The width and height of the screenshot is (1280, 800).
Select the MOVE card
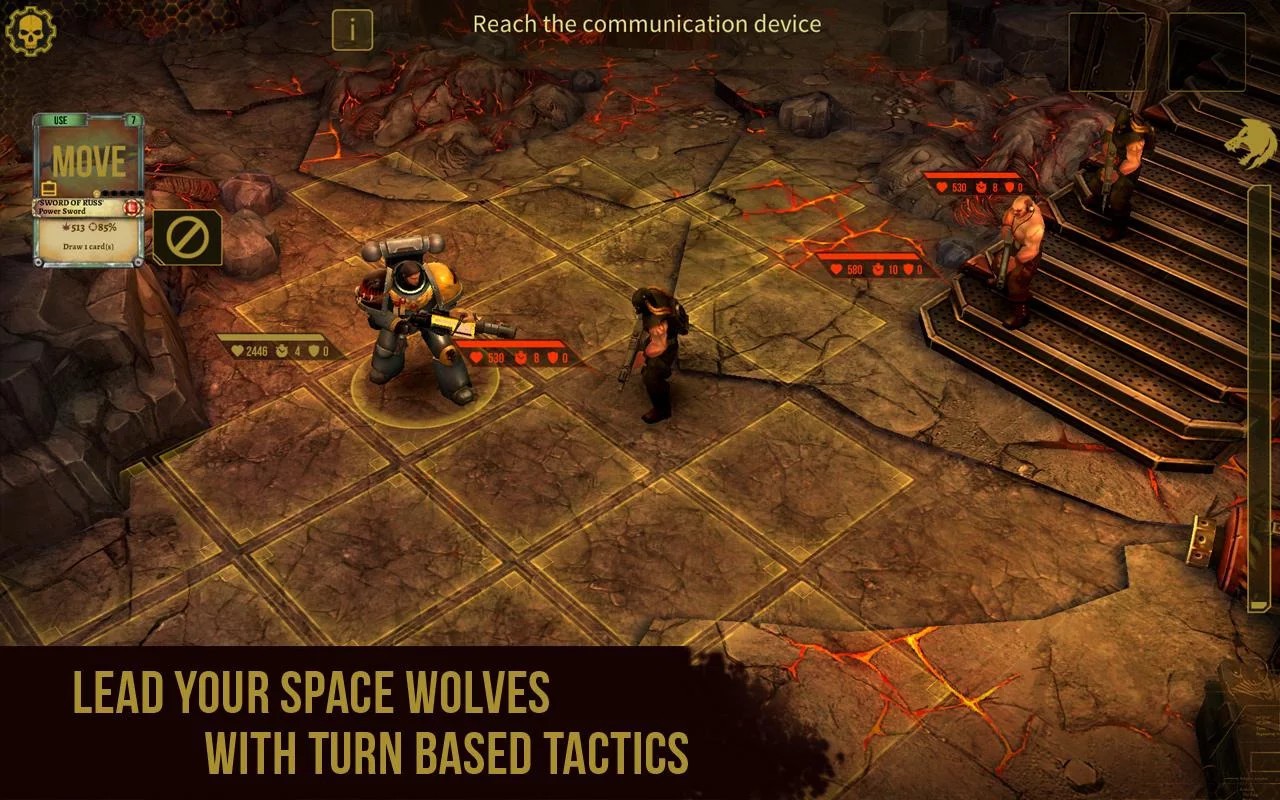click(92, 160)
